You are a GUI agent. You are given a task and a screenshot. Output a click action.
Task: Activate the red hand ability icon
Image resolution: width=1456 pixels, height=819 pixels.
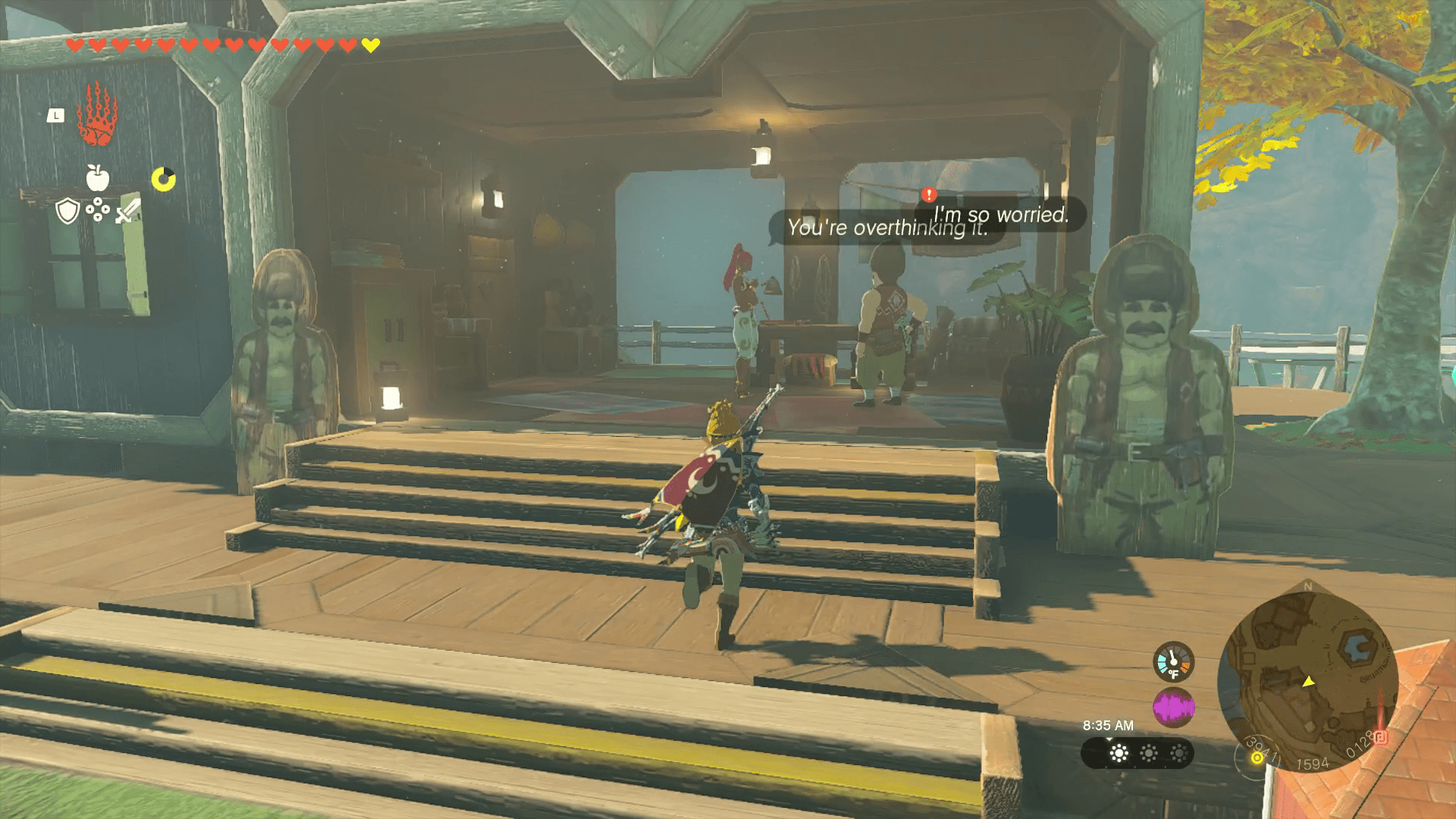coord(95,116)
